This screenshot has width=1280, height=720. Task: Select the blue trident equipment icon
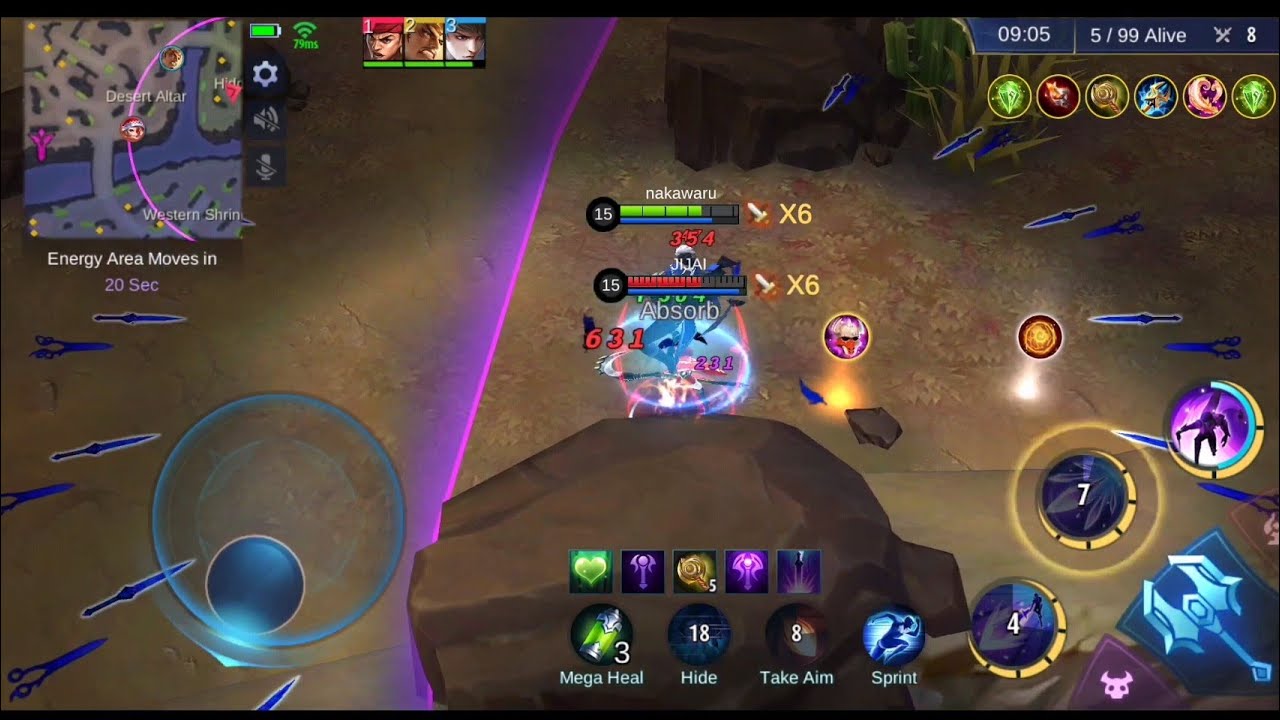click(x=1156, y=96)
